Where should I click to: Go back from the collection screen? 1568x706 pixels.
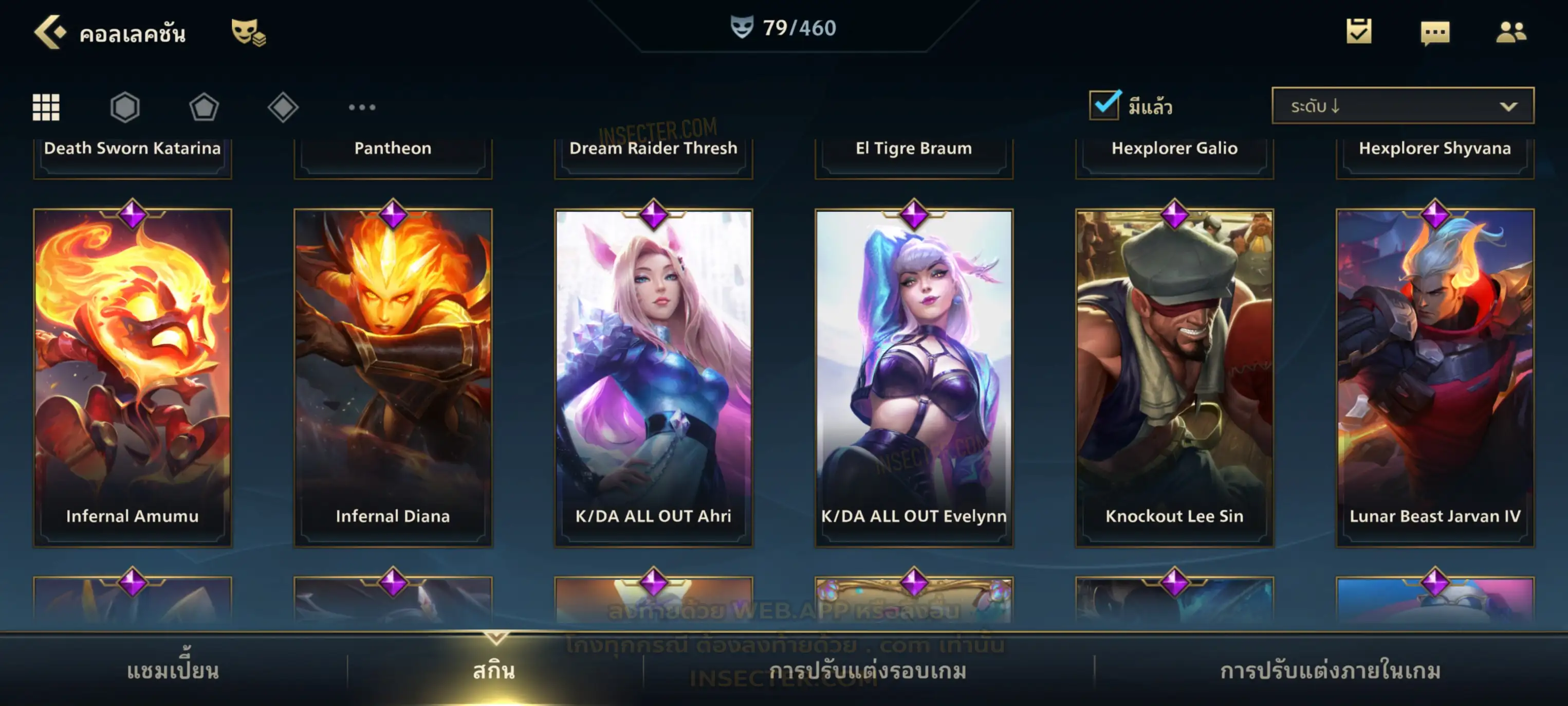49,32
